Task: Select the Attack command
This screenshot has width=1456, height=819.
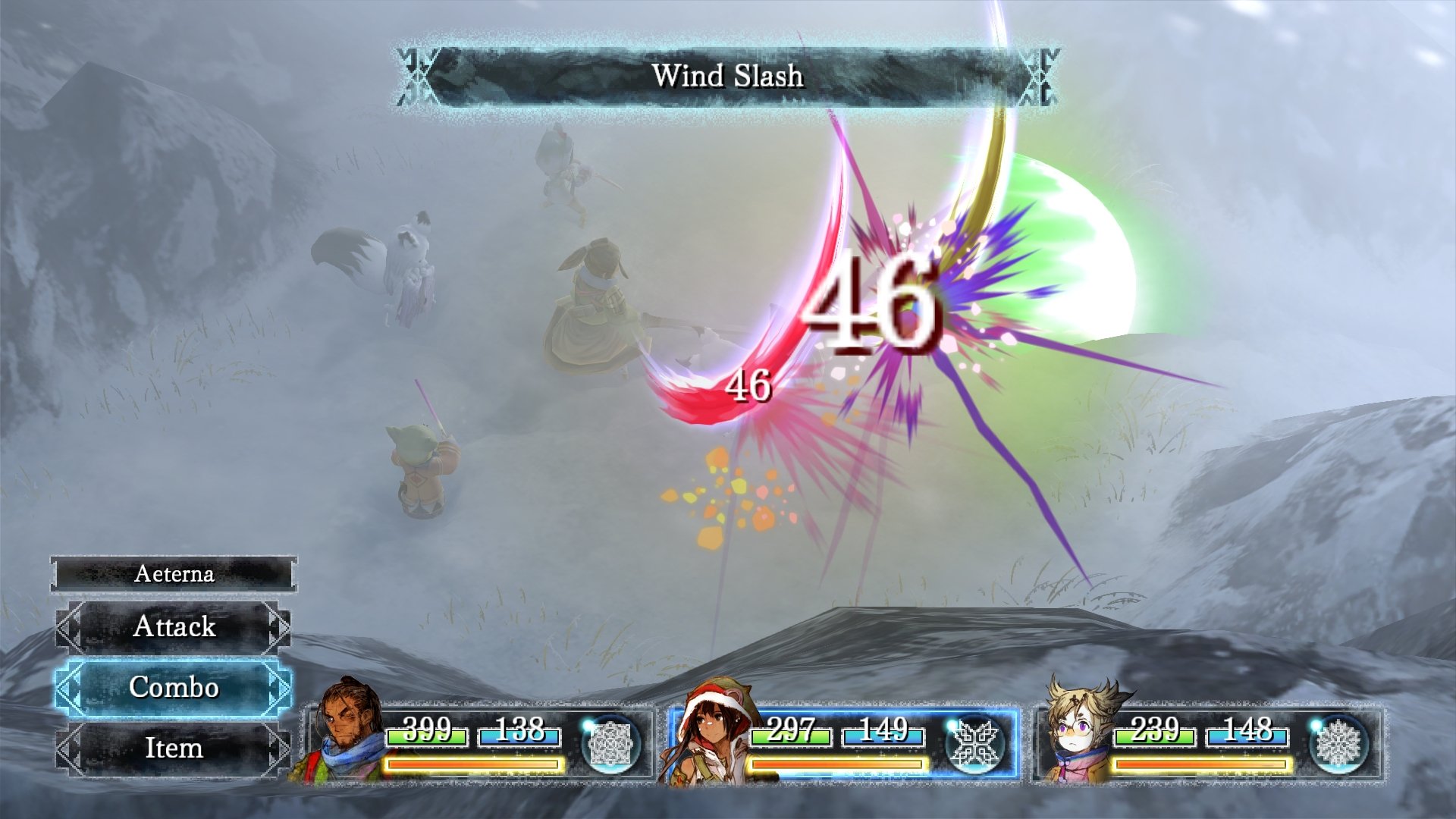Action: click(174, 628)
